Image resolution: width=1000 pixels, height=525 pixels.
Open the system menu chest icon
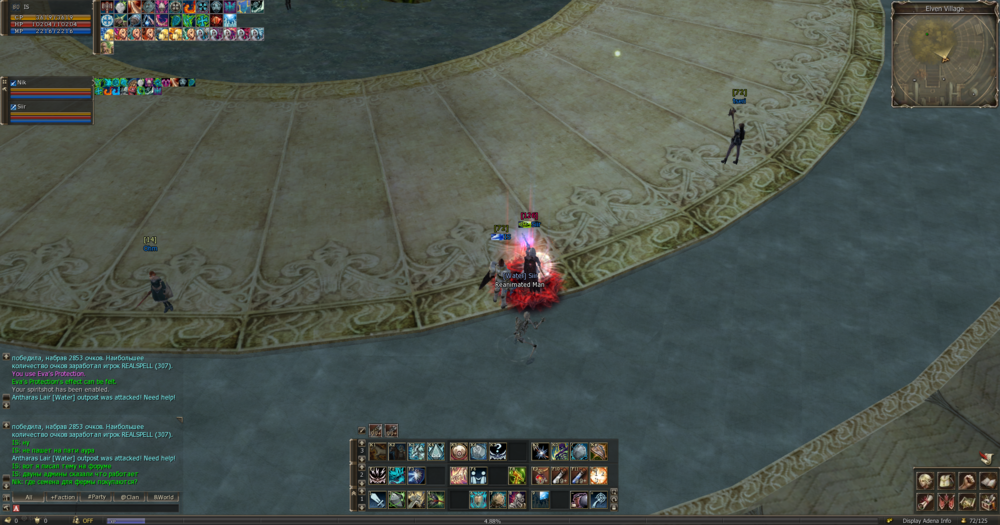988,501
